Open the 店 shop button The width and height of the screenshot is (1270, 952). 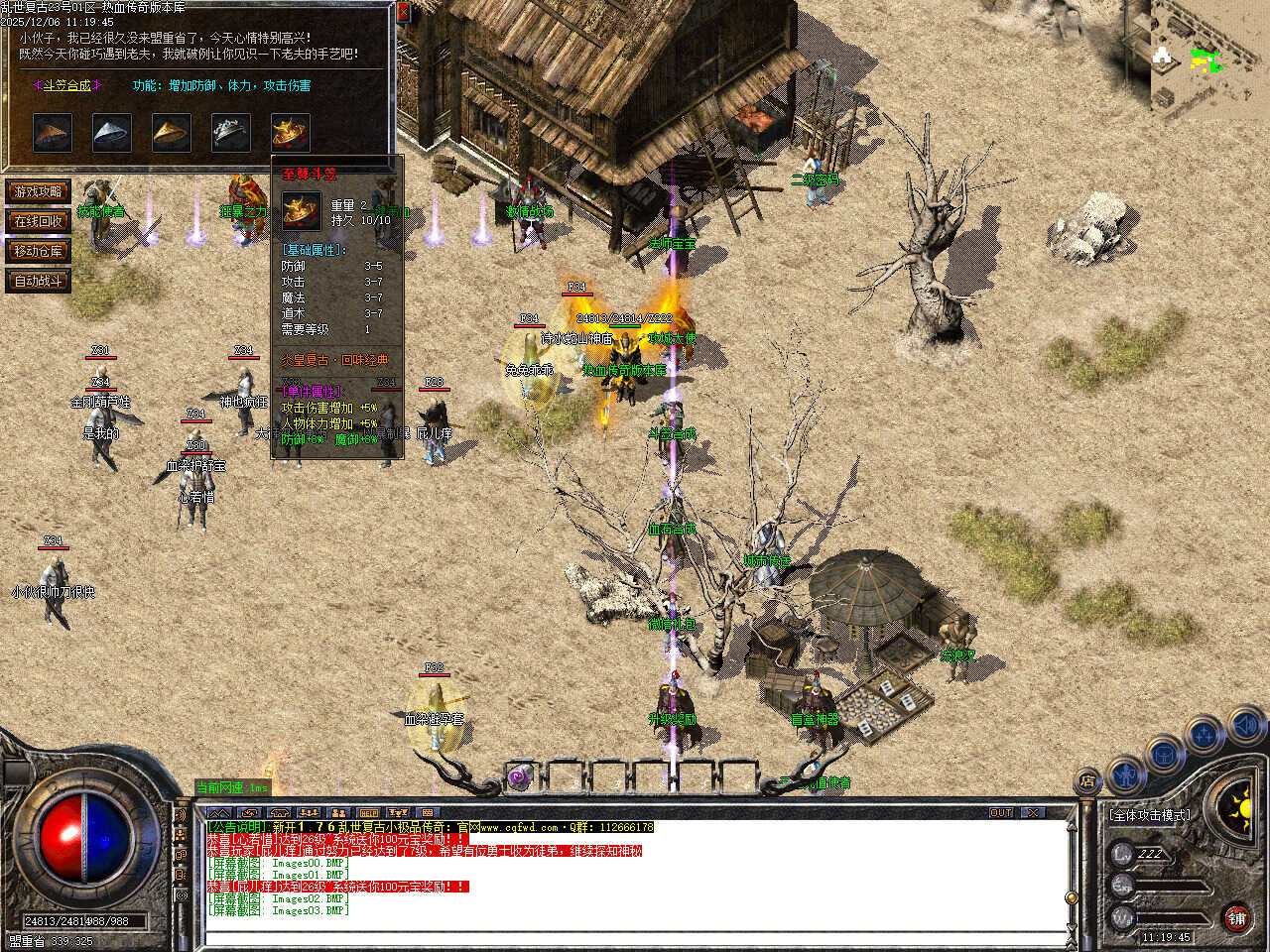point(1088,781)
